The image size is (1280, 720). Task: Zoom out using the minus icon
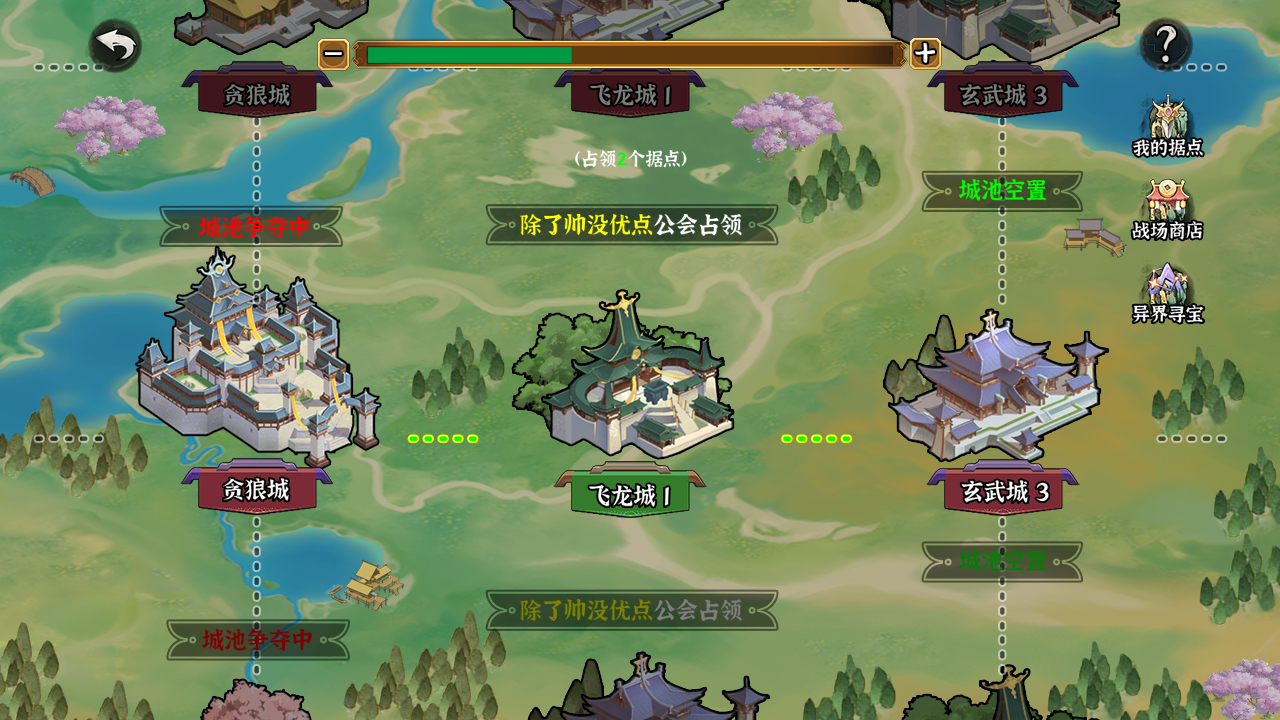click(x=331, y=54)
